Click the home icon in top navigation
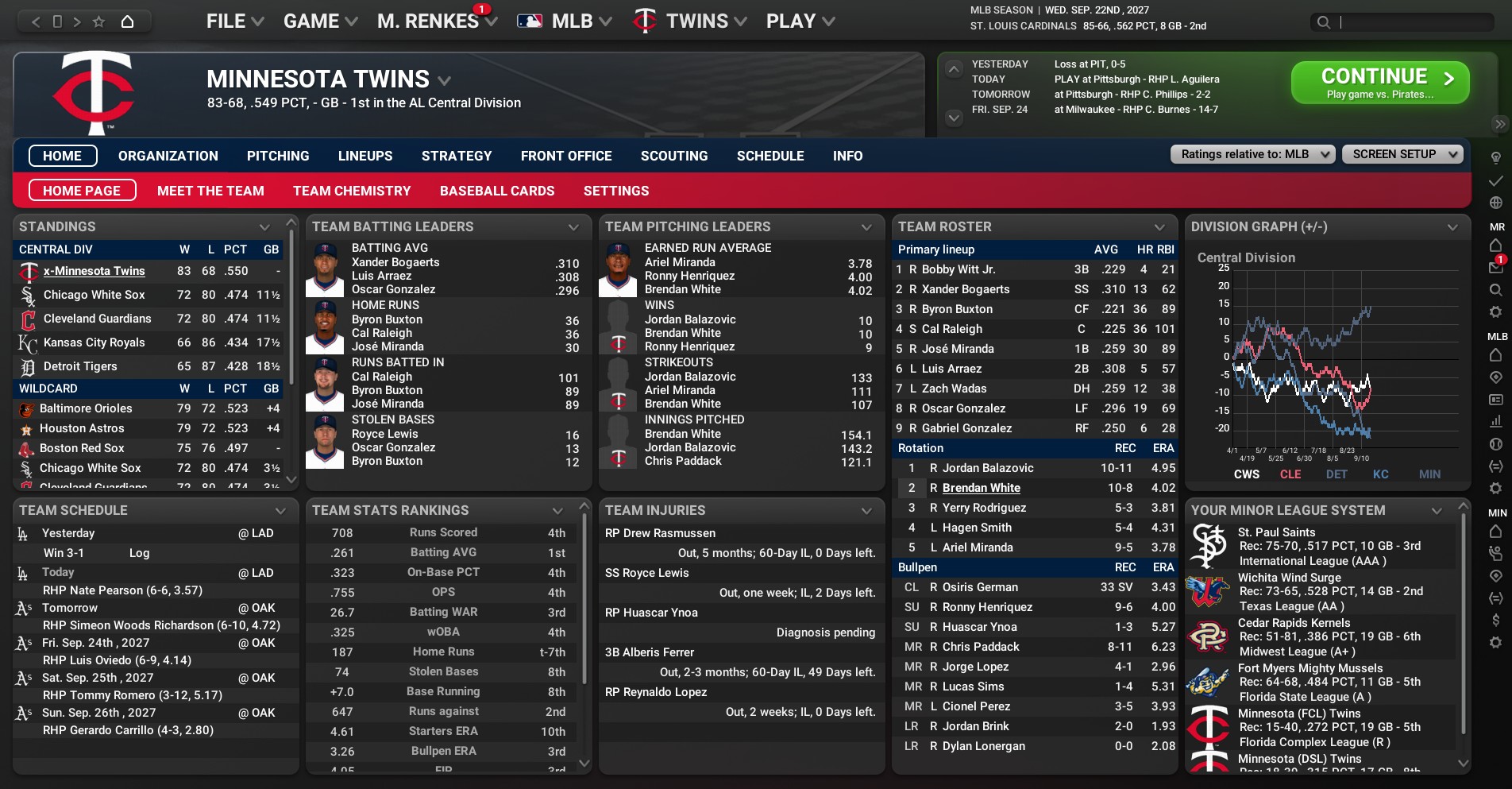 (127, 21)
